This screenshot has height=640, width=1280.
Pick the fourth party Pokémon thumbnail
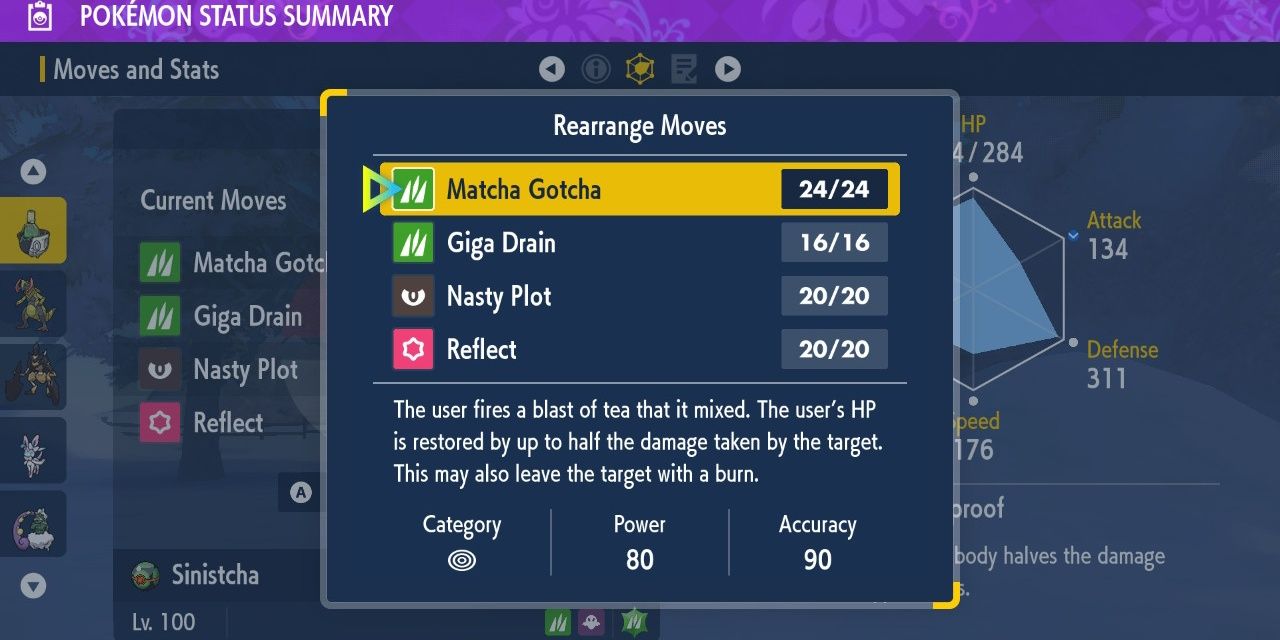coord(33,450)
